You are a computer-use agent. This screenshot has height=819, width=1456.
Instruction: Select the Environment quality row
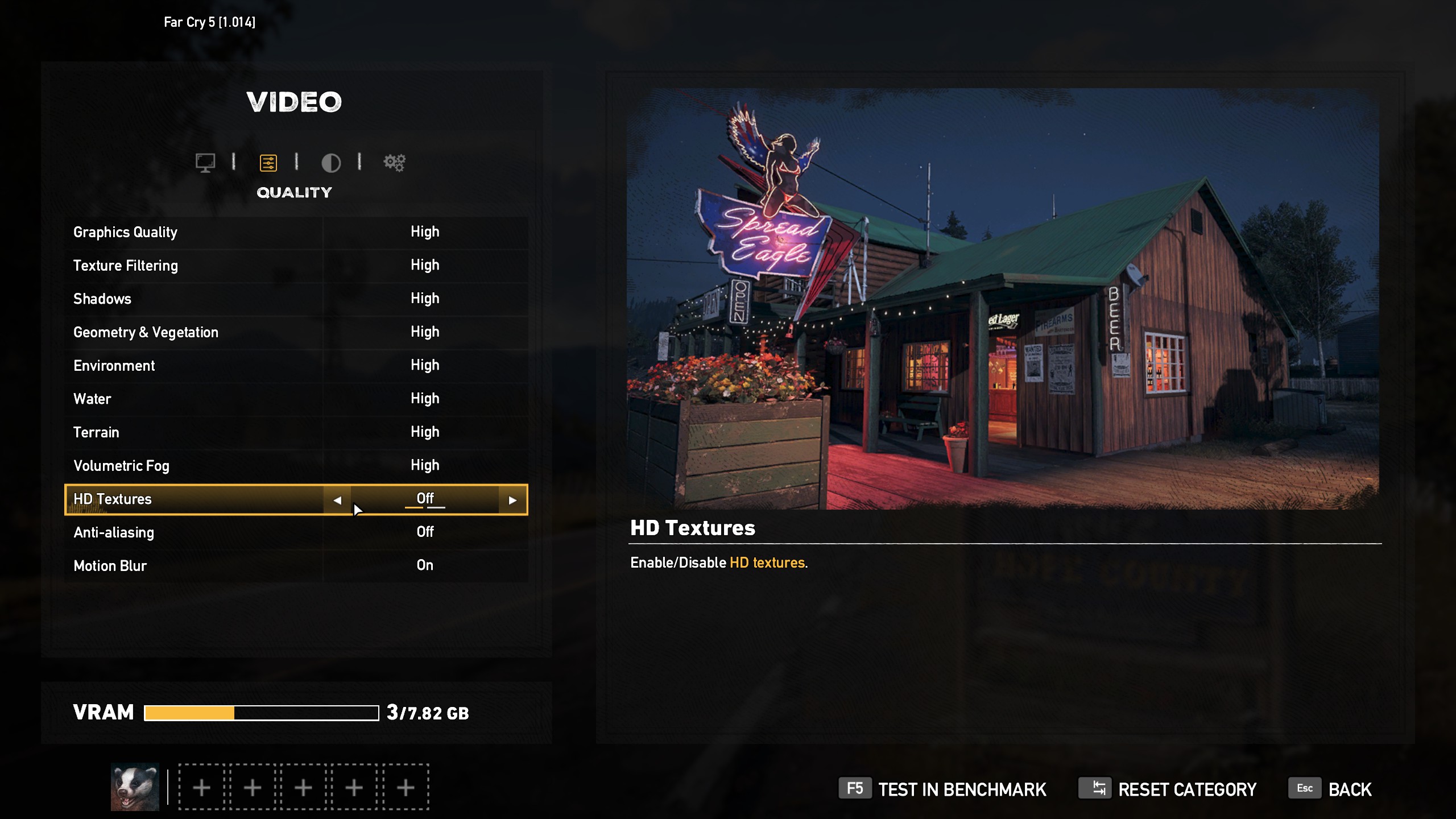tap(296, 366)
